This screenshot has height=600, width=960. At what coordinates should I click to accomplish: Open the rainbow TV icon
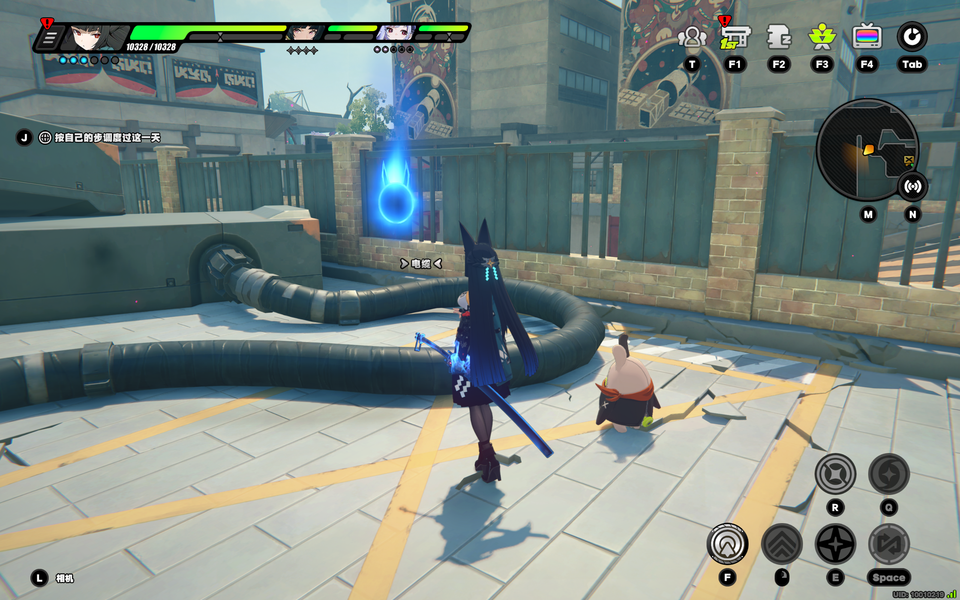click(867, 38)
